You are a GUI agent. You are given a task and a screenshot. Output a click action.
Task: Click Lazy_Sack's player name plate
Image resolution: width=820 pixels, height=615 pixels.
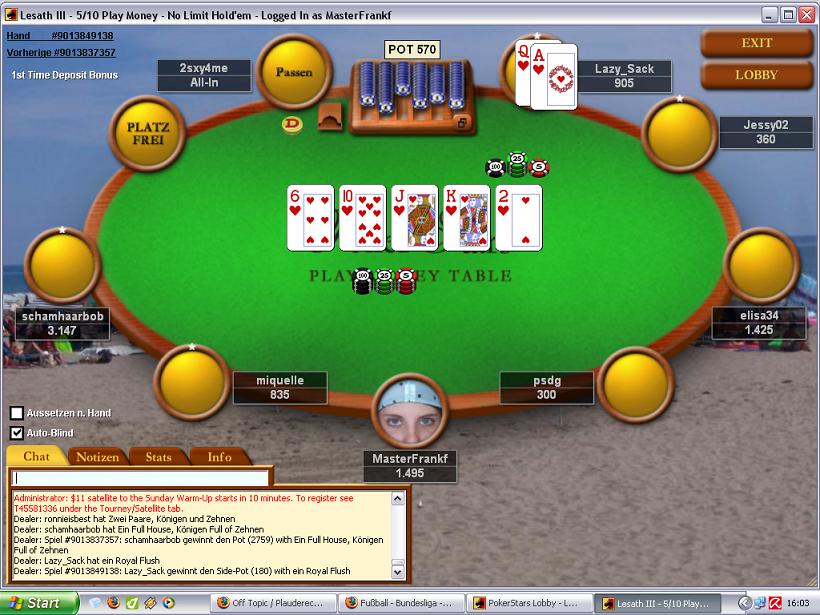624,76
